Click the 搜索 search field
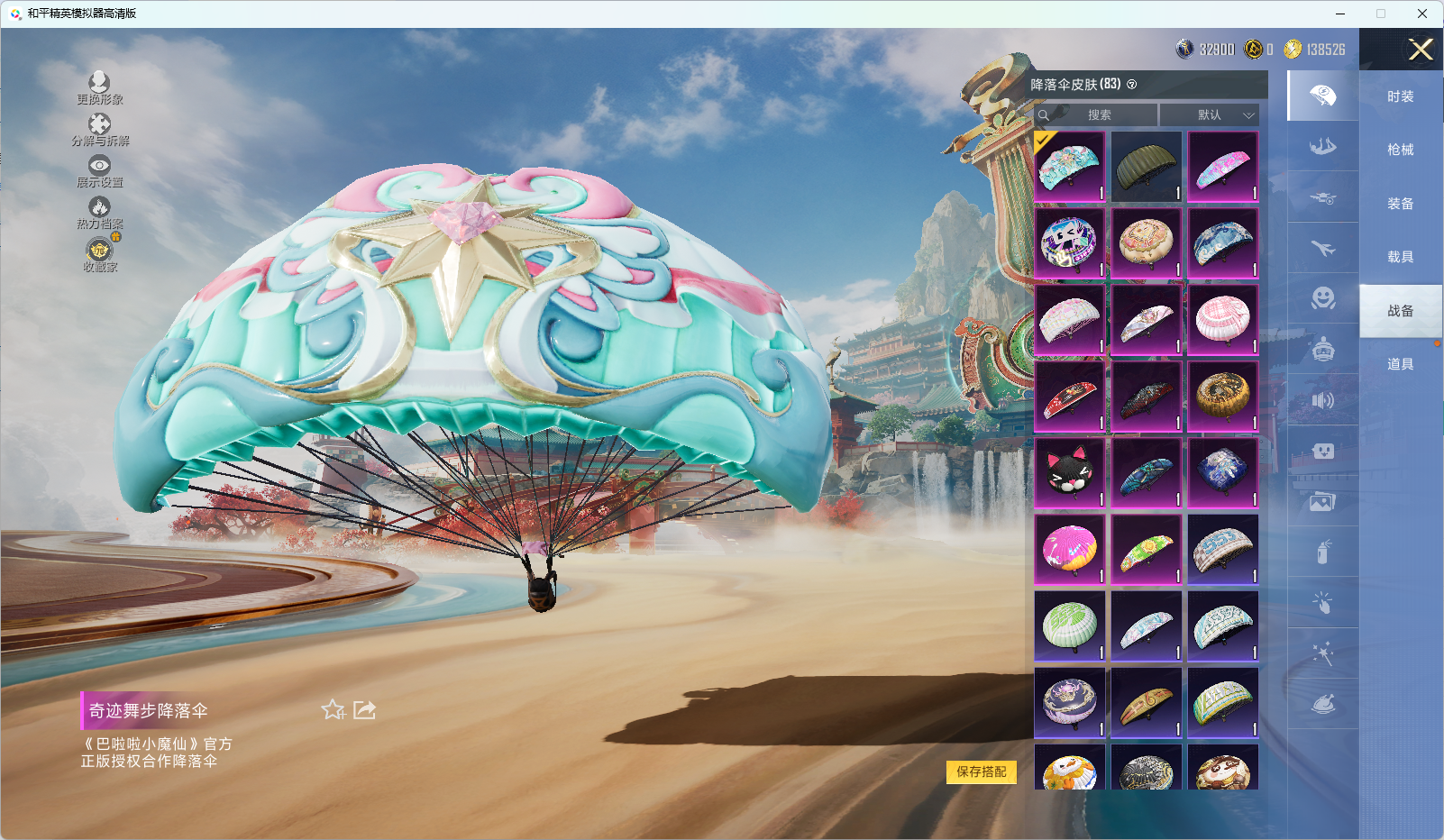Viewport: 1444px width, 840px height. [1098, 115]
